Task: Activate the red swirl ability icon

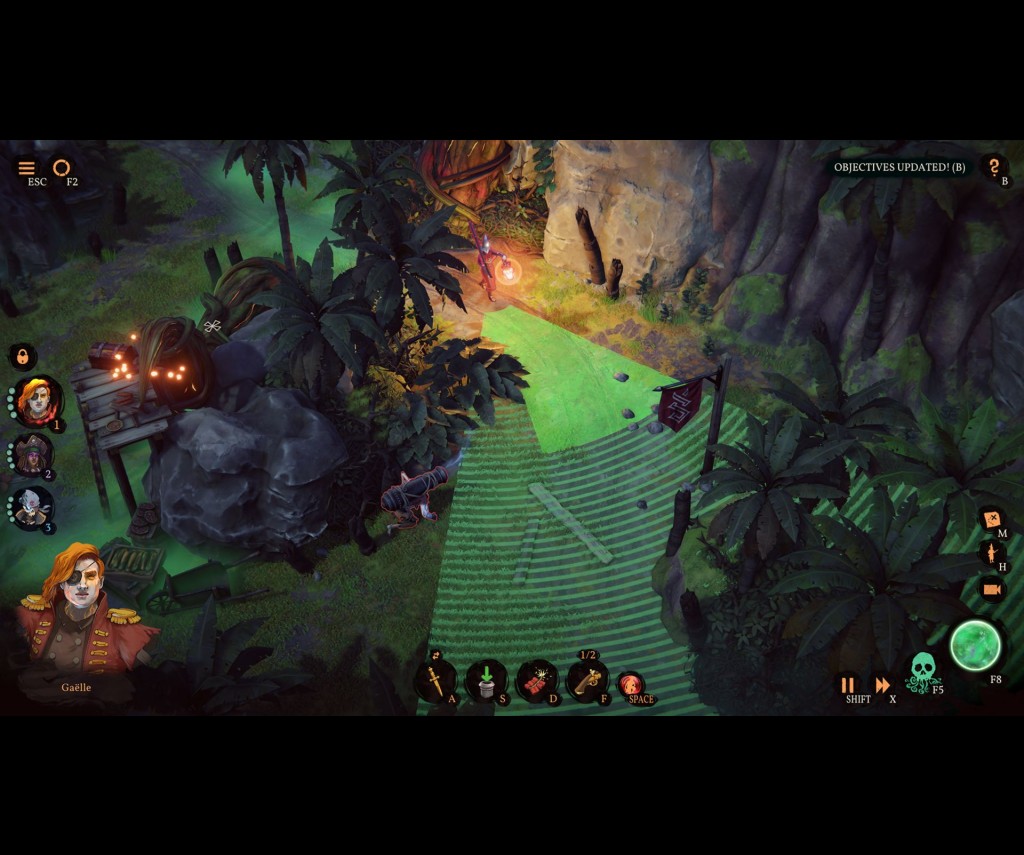Action: pos(630,684)
